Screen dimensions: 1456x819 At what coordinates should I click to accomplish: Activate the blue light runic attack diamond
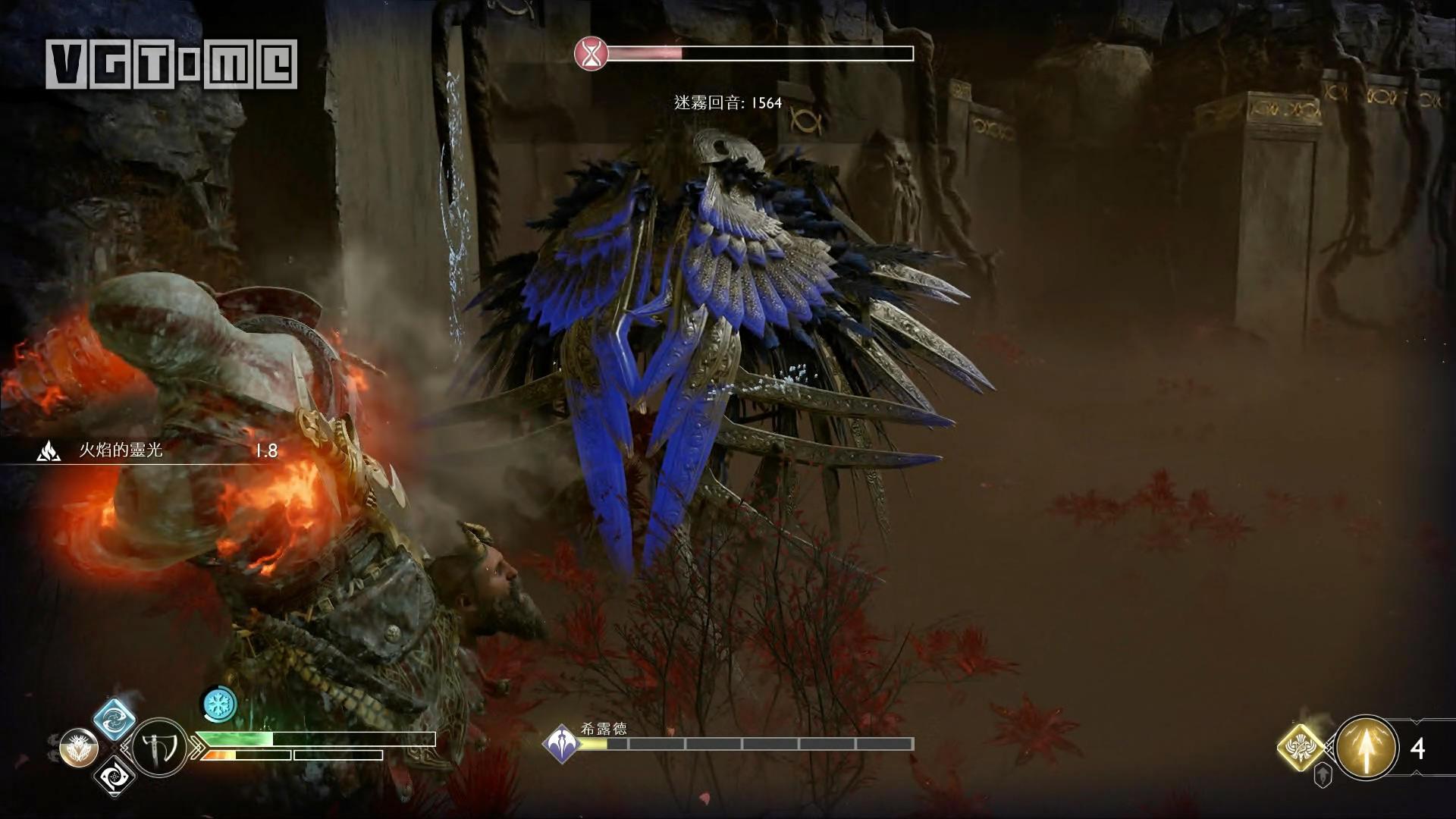coord(114,718)
